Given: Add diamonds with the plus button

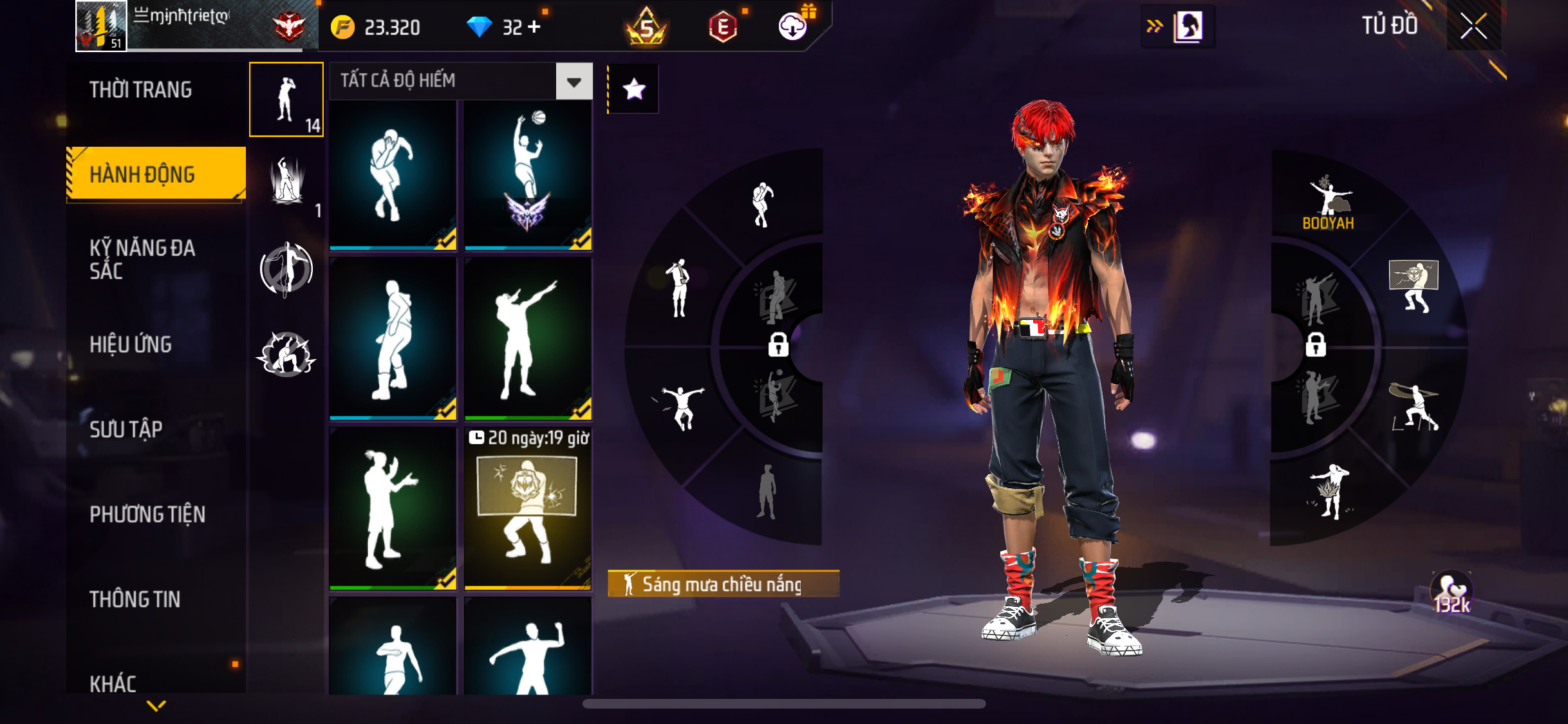Looking at the screenshot, I should (x=534, y=27).
